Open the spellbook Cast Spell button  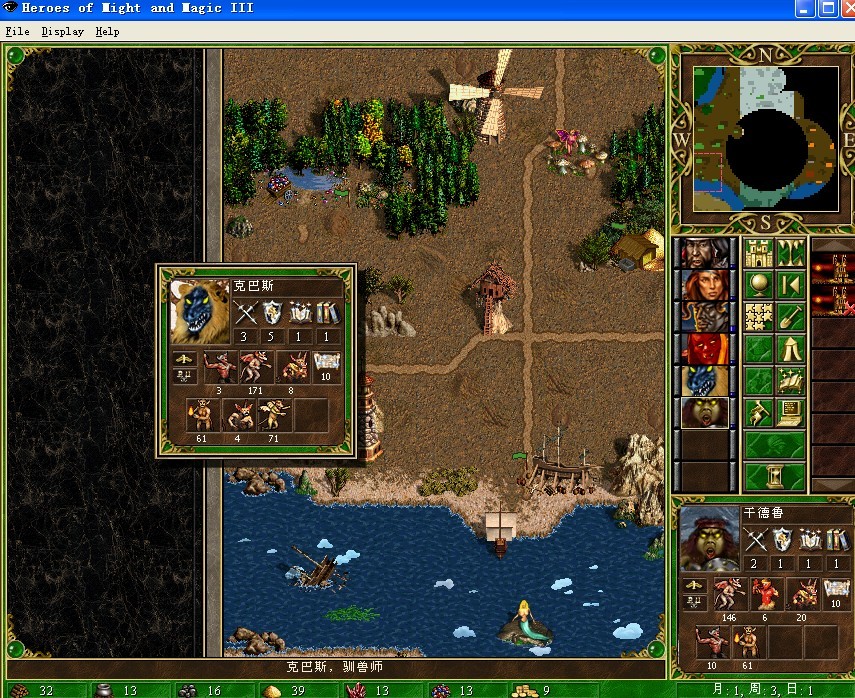(x=790, y=381)
